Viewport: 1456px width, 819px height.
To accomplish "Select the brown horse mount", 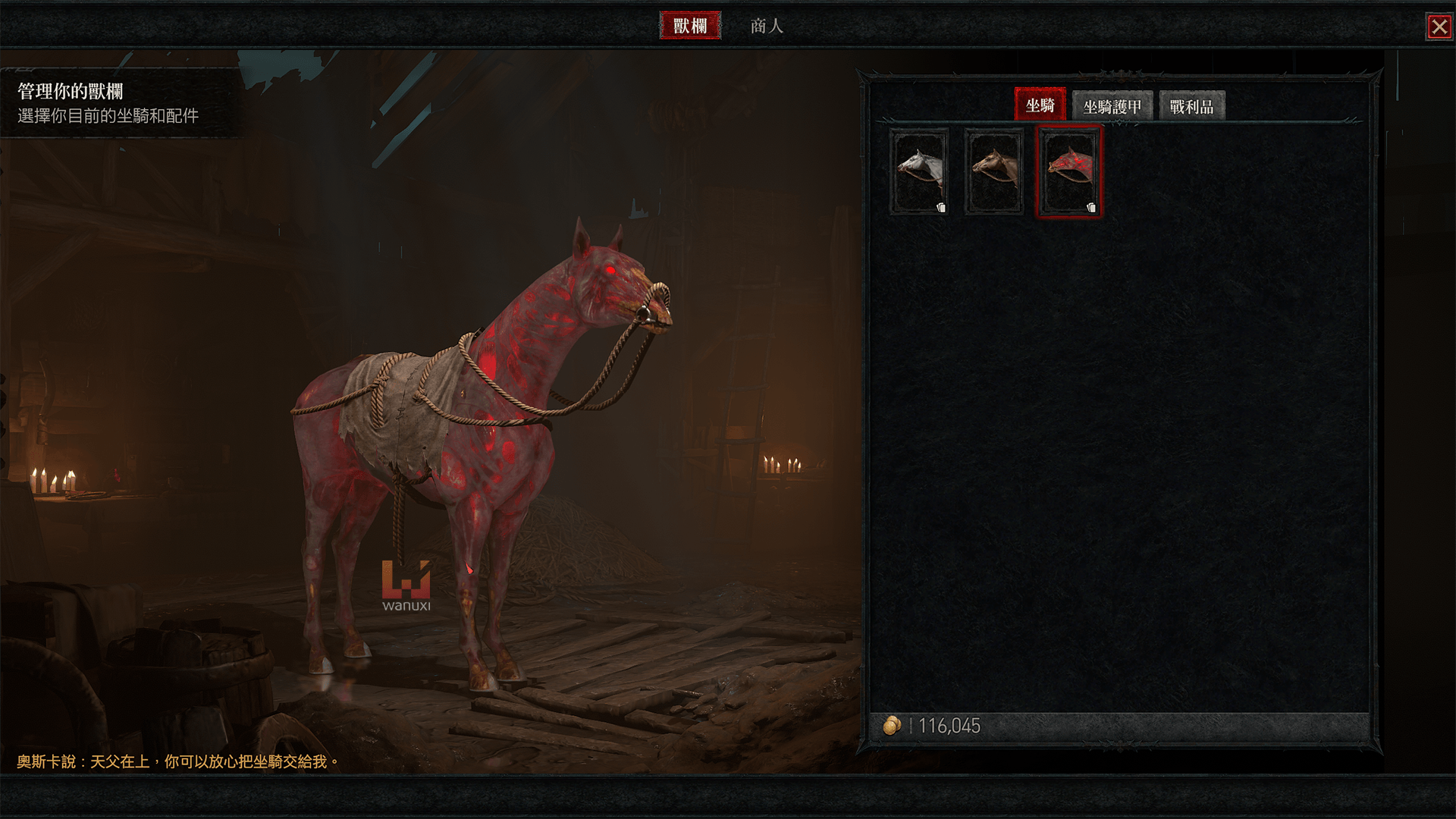I will (993, 172).
